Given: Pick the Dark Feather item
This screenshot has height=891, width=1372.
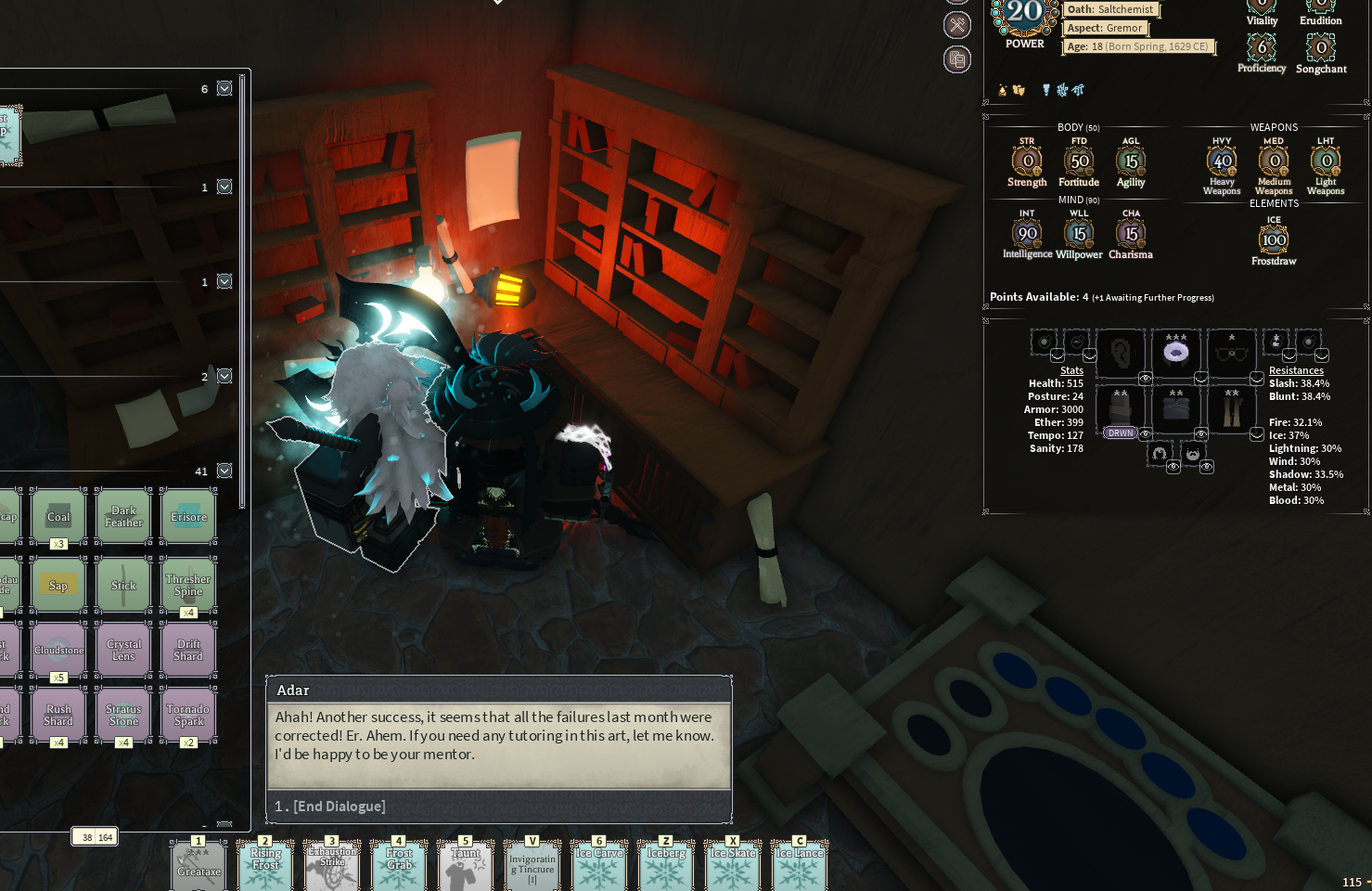Looking at the screenshot, I should 123,517.
